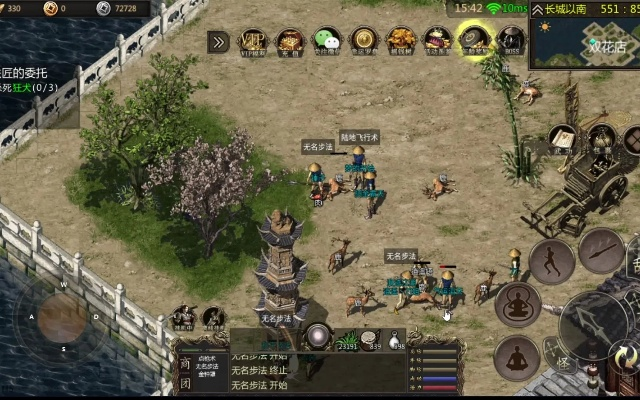Select the yellow-highlighted round icon

(x=473, y=41)
